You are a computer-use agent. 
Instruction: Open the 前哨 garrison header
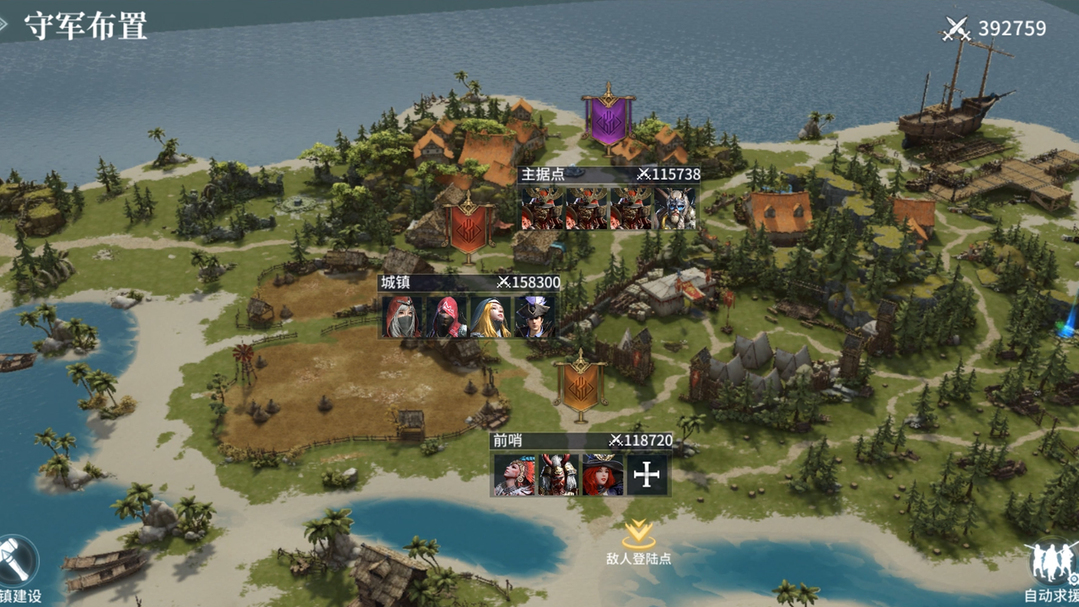(x=581, y=441)
